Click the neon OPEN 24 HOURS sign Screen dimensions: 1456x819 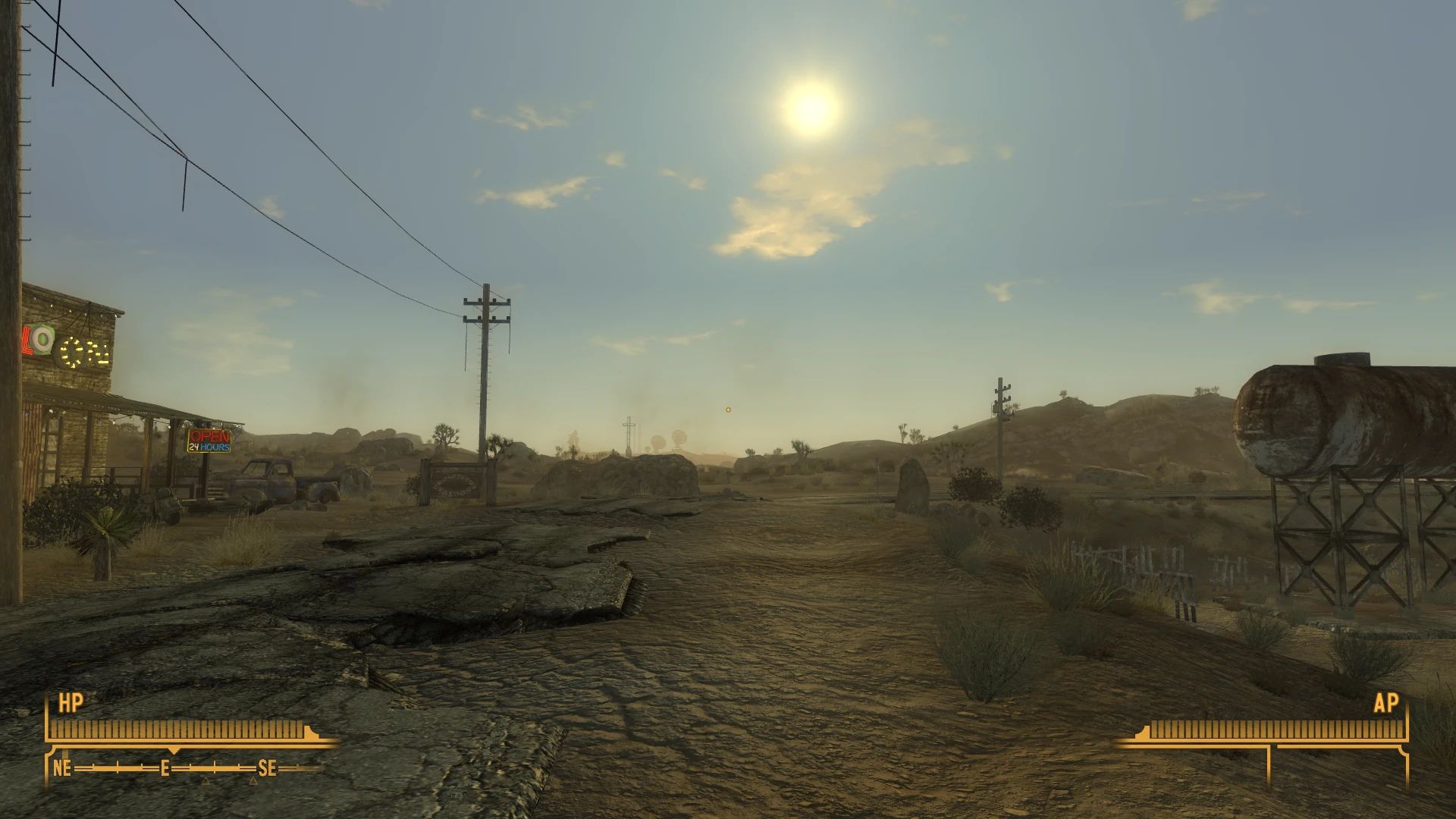click(x=210, y=442)
